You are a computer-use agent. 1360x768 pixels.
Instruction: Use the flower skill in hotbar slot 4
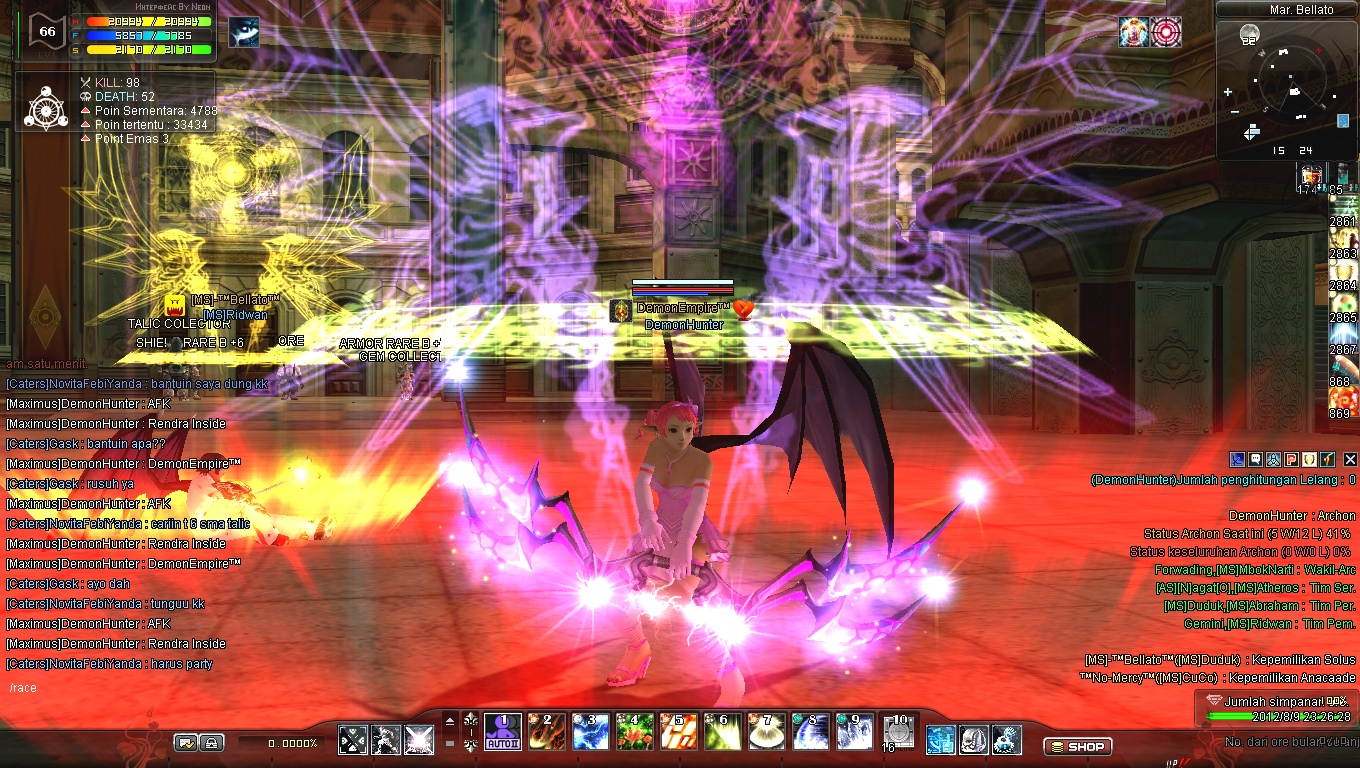coord(635,731)
